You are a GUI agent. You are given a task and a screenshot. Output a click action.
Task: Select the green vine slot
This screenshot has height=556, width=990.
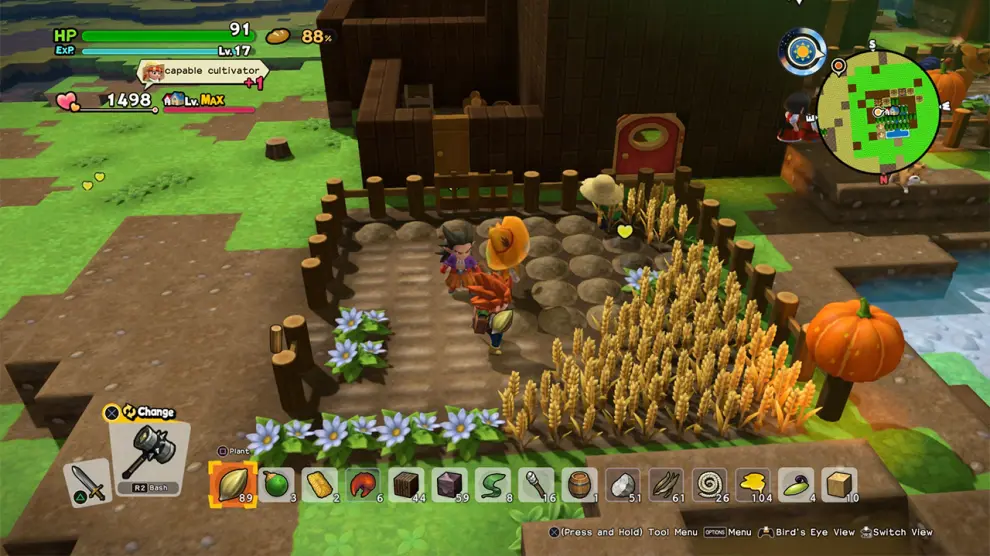493,485
